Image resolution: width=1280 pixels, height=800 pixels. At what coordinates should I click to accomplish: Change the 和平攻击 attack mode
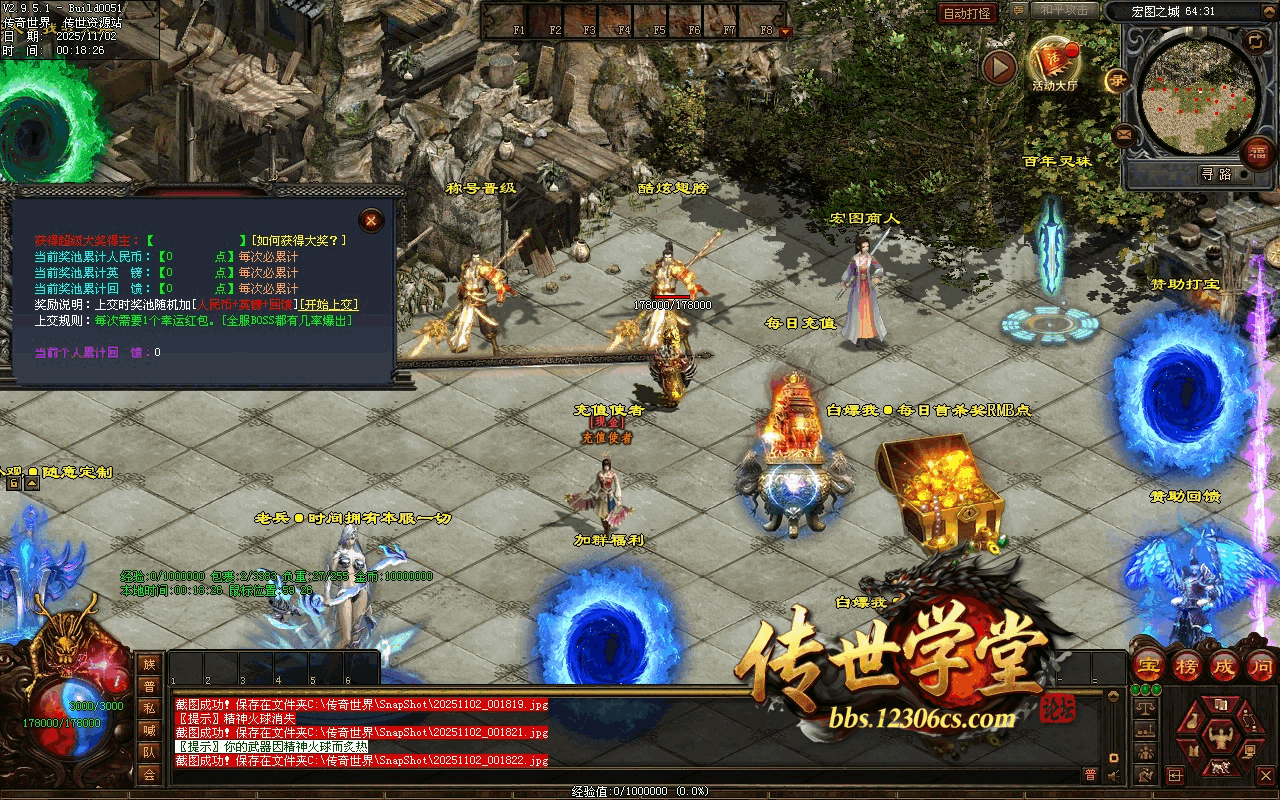1063,10
